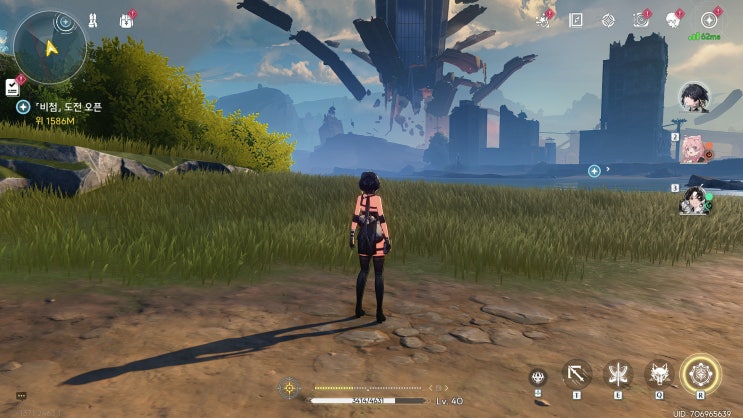Activate the grapple arrow utility icon
This screenshot has height=418, width=743.
(577, 376)
